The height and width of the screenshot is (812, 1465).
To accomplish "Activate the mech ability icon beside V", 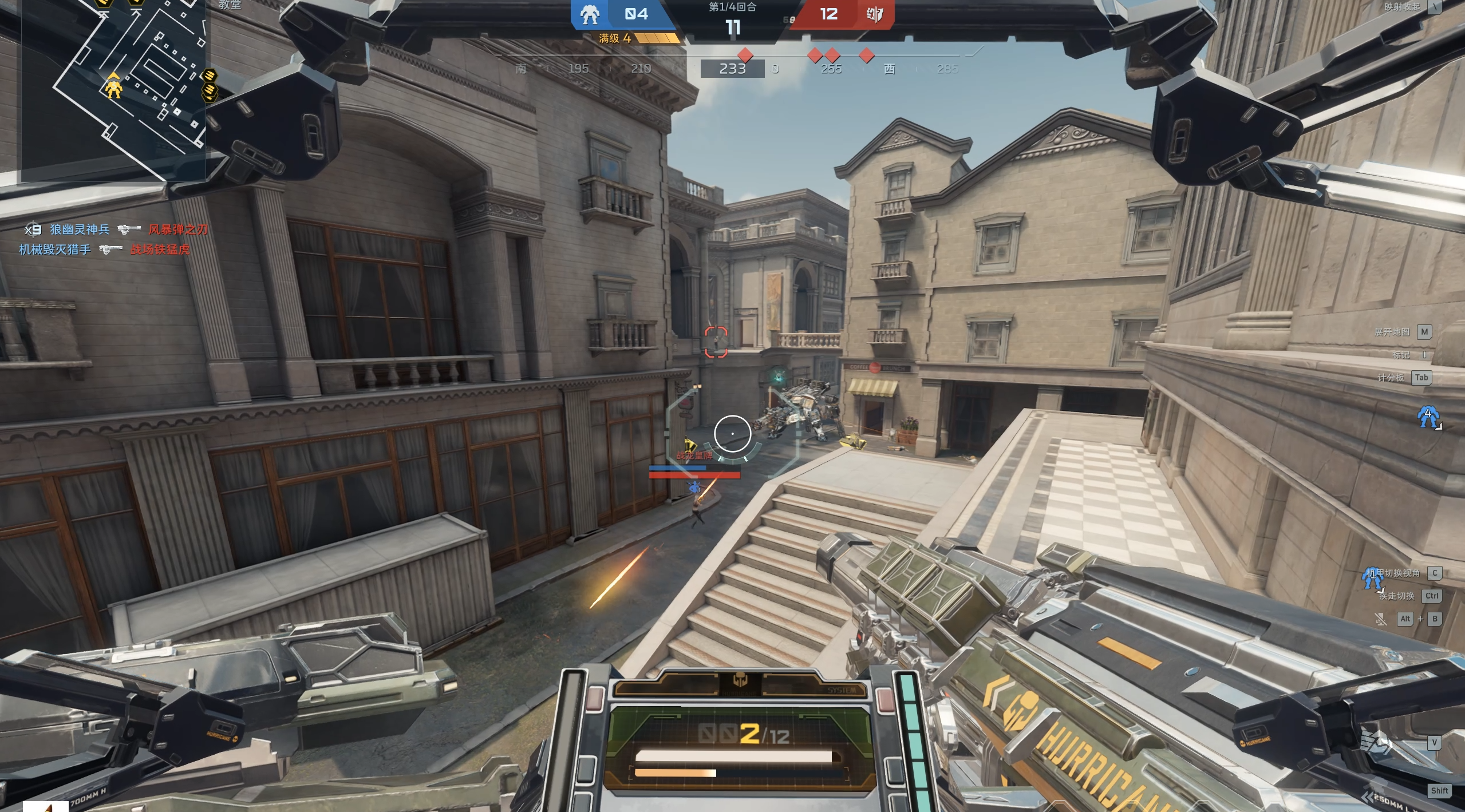I will pyautogui.click(x=1375, y=743).
